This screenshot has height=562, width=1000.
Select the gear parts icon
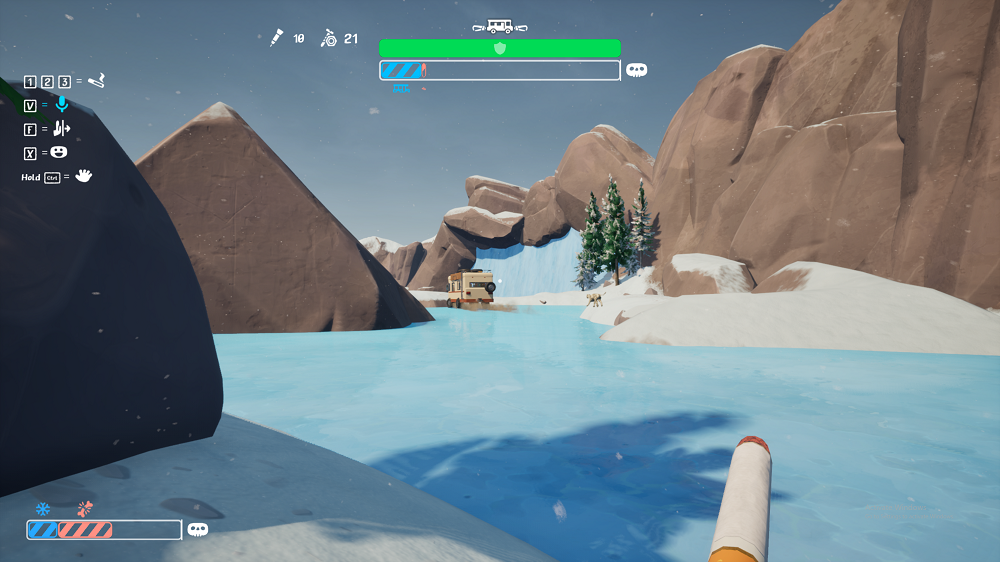(x=328, y=38)
